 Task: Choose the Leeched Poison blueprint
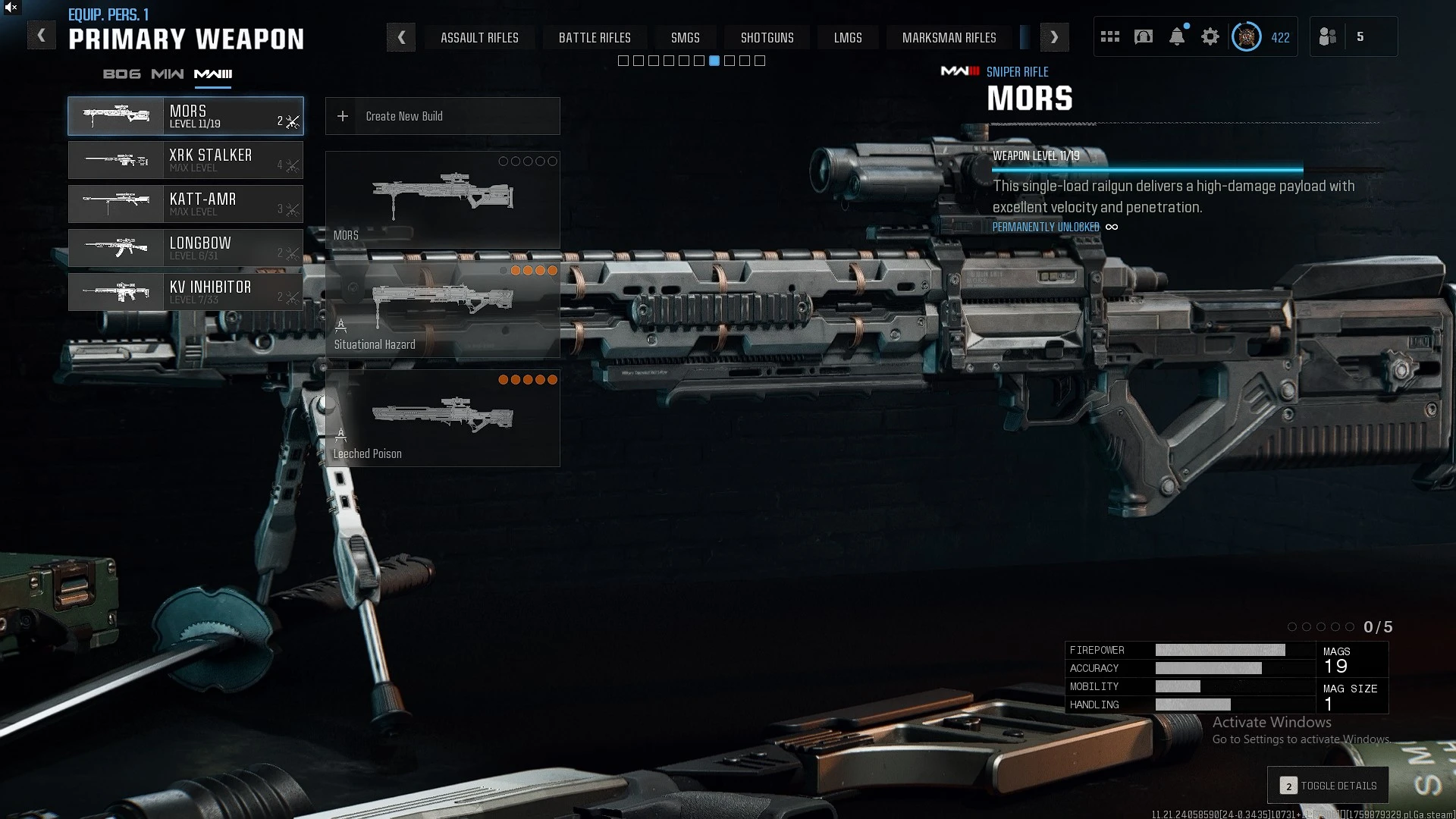click(442, 419)
